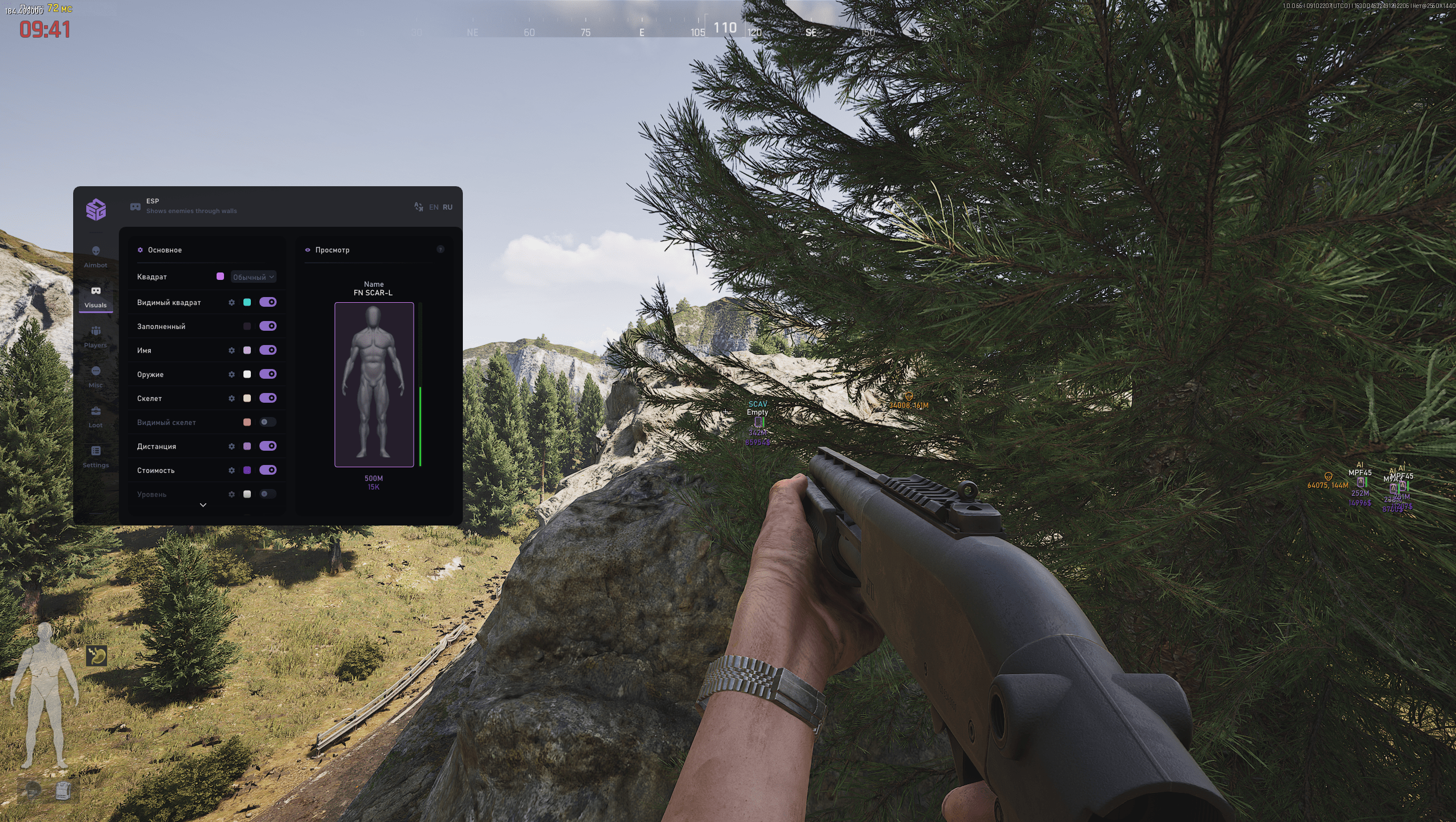The image size is (1456, 822).
Task: Toggle the Стоимость switch
Action: [267, 470]
